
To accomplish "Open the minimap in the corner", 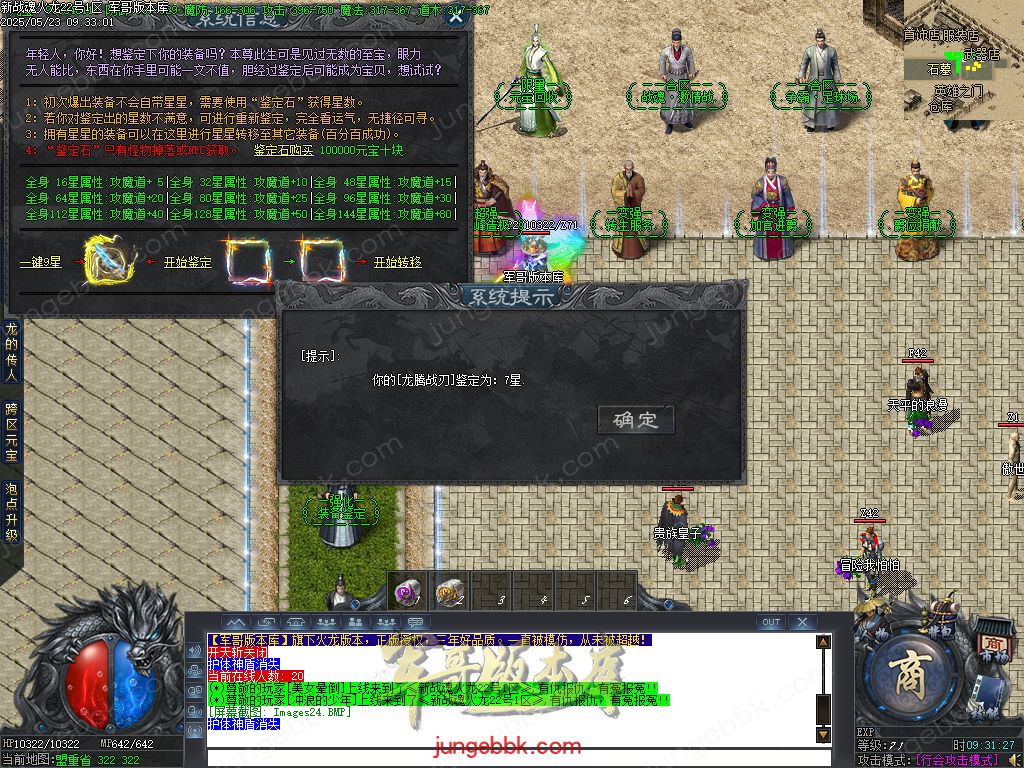I will 963,60.
